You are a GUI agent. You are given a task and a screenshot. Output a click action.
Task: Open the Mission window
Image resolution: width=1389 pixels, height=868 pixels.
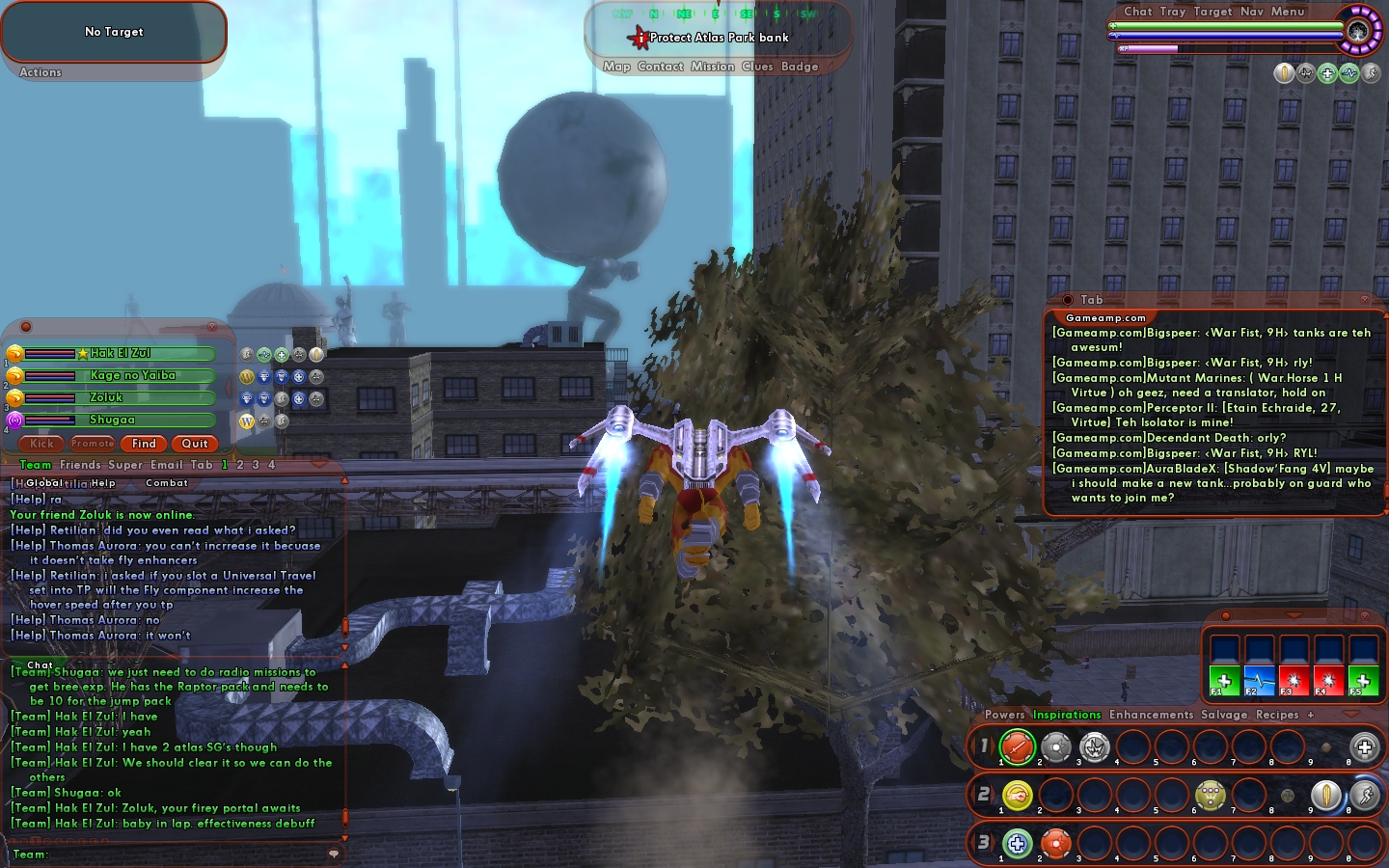click(713, 67)
